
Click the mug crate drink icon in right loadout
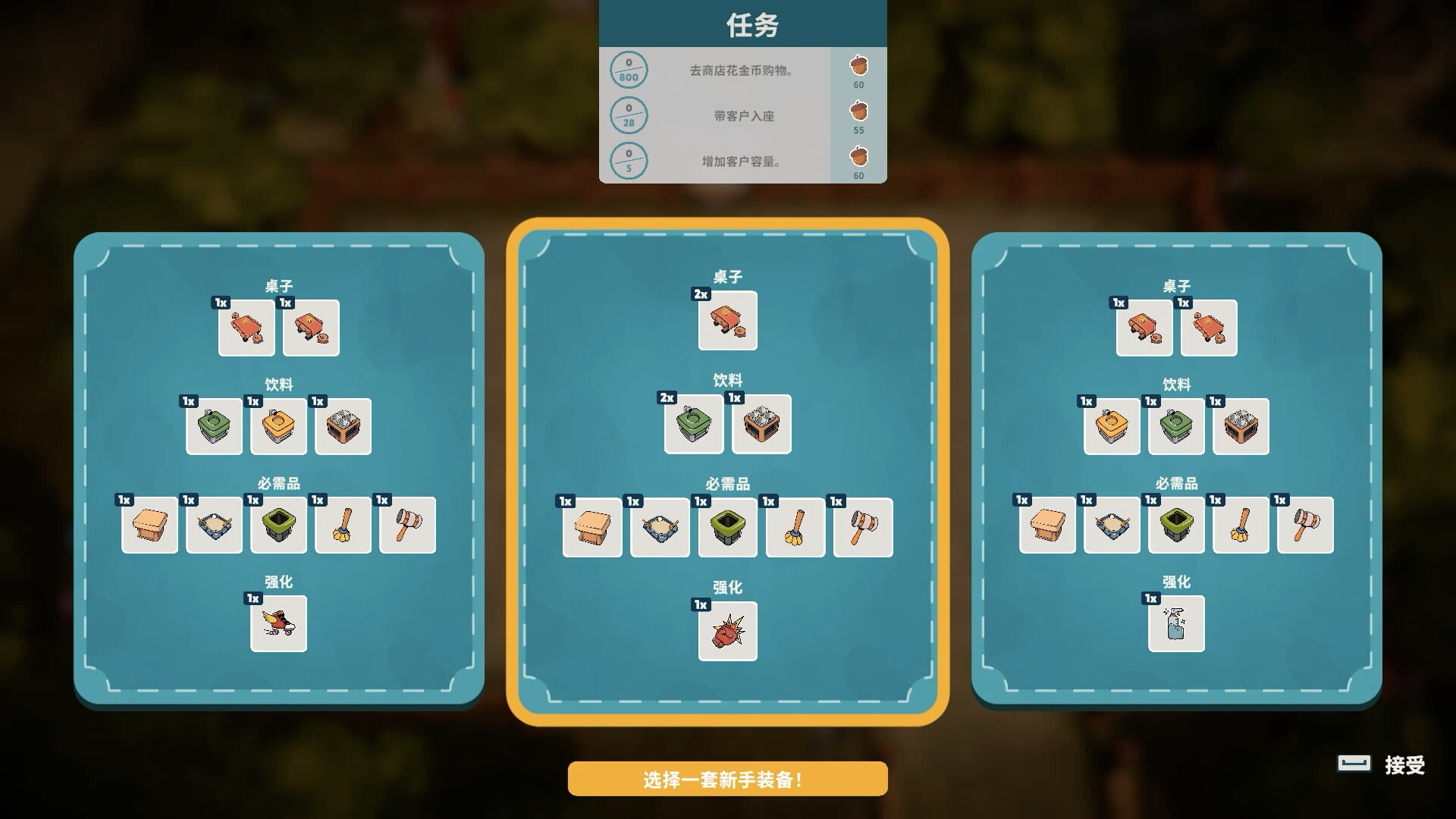[1241, 427]
